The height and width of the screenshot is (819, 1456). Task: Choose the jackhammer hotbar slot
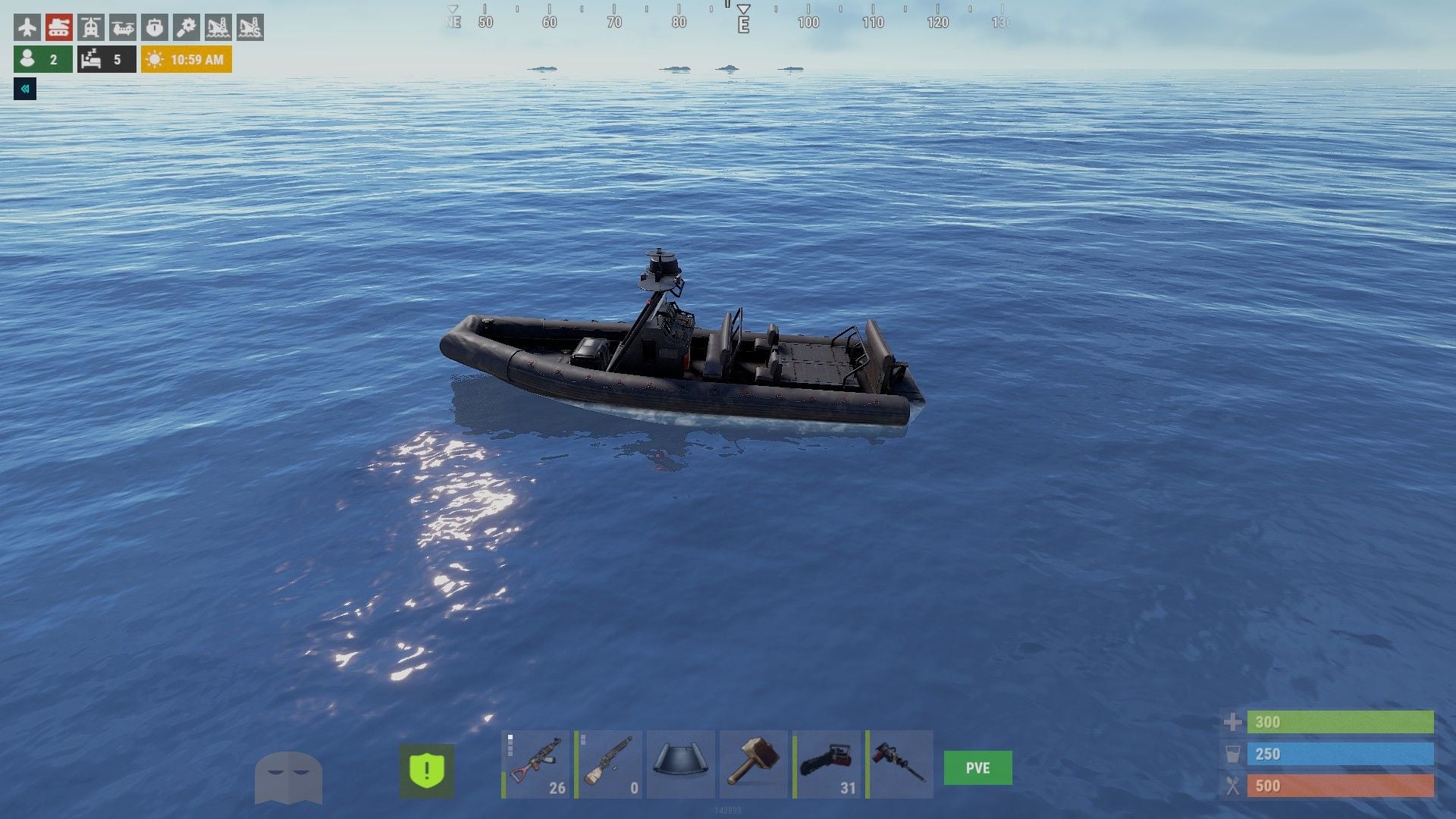coord(899,764)
